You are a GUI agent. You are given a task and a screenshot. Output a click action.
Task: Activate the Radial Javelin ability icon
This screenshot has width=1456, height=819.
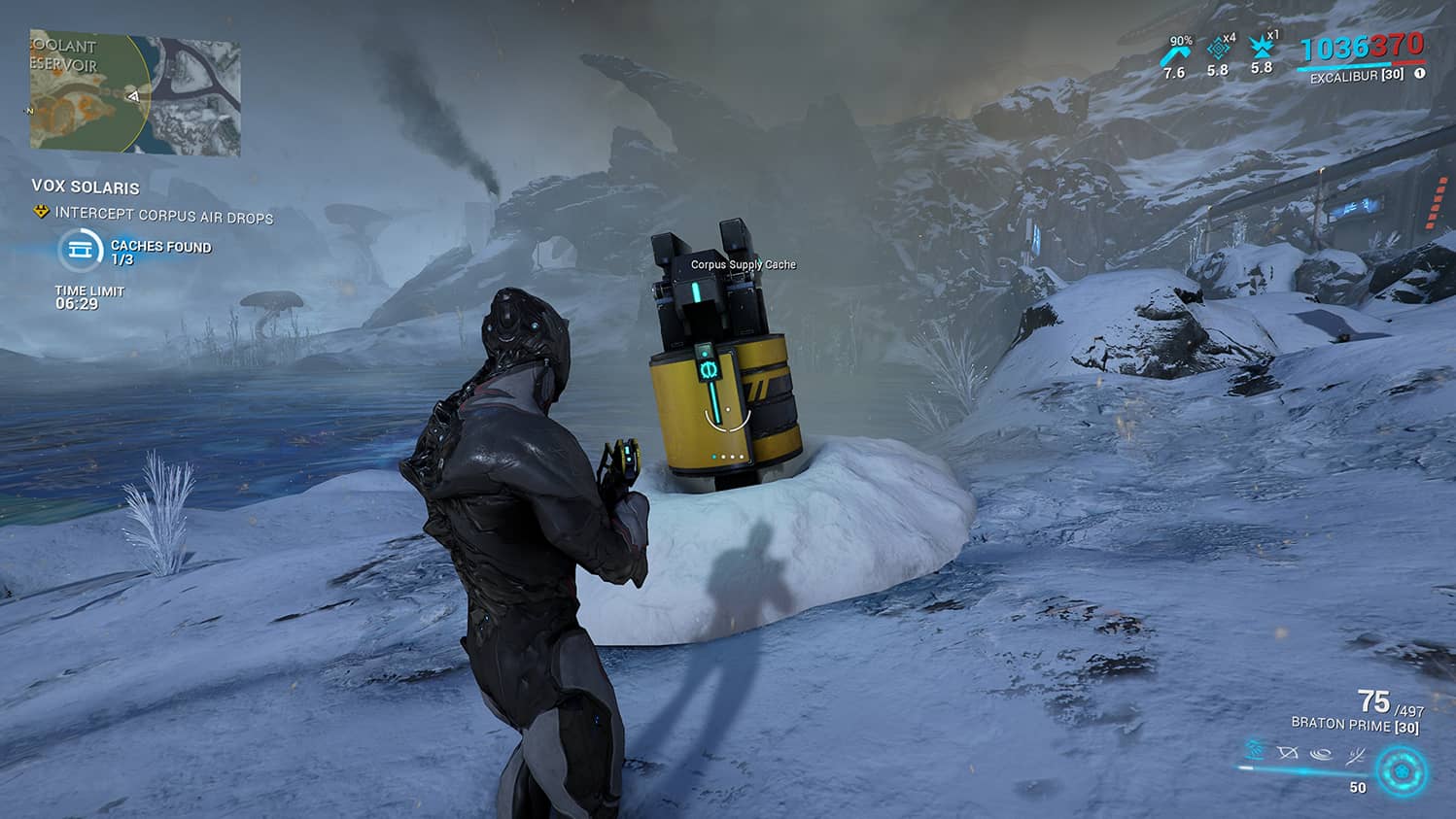pyautogui.click(x=1321, y=753)
